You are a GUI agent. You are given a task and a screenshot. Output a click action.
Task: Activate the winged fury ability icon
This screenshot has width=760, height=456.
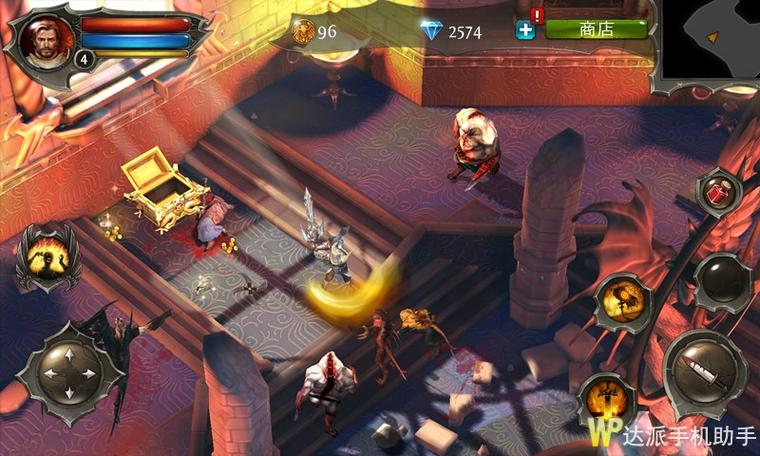pos(48,255)
